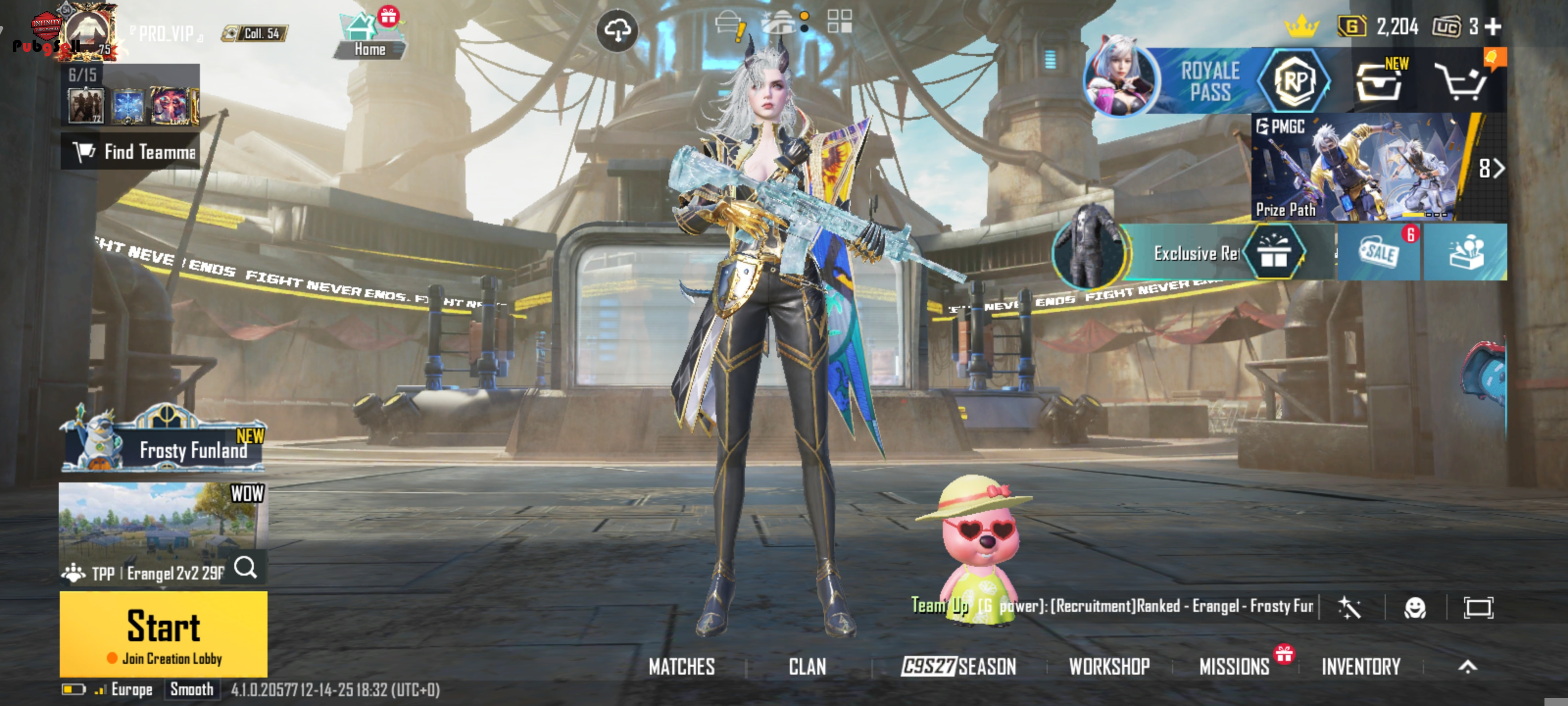Open the Clan menu
1568x706 pixels.
[807, 666]
